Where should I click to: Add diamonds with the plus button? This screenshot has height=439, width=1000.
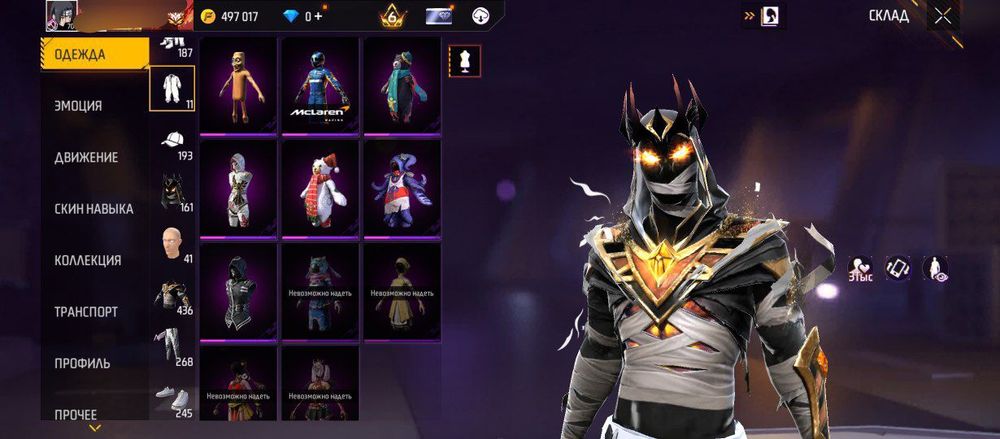319,17
